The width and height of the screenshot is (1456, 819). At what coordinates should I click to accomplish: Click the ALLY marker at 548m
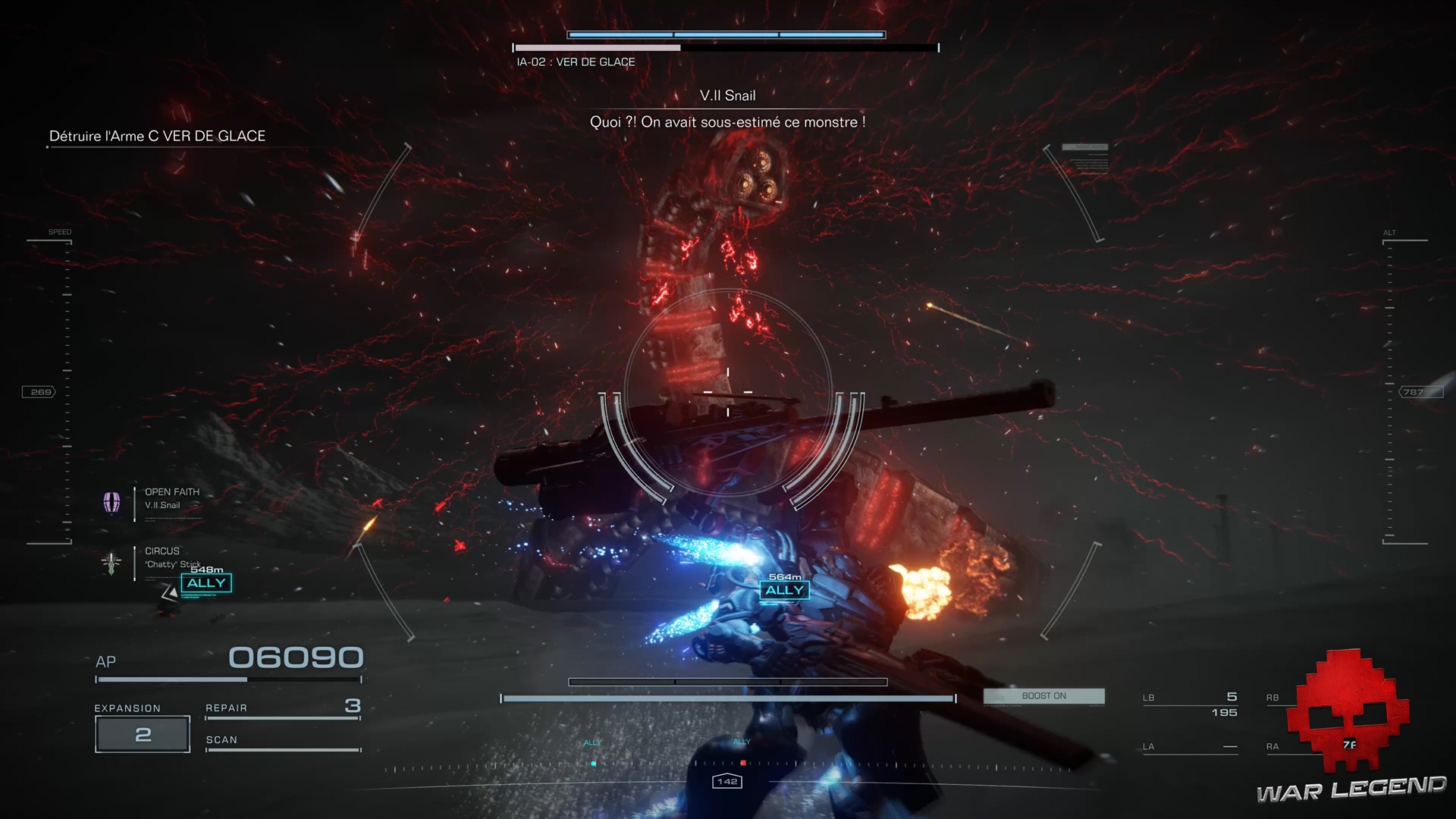click(206, 583)
